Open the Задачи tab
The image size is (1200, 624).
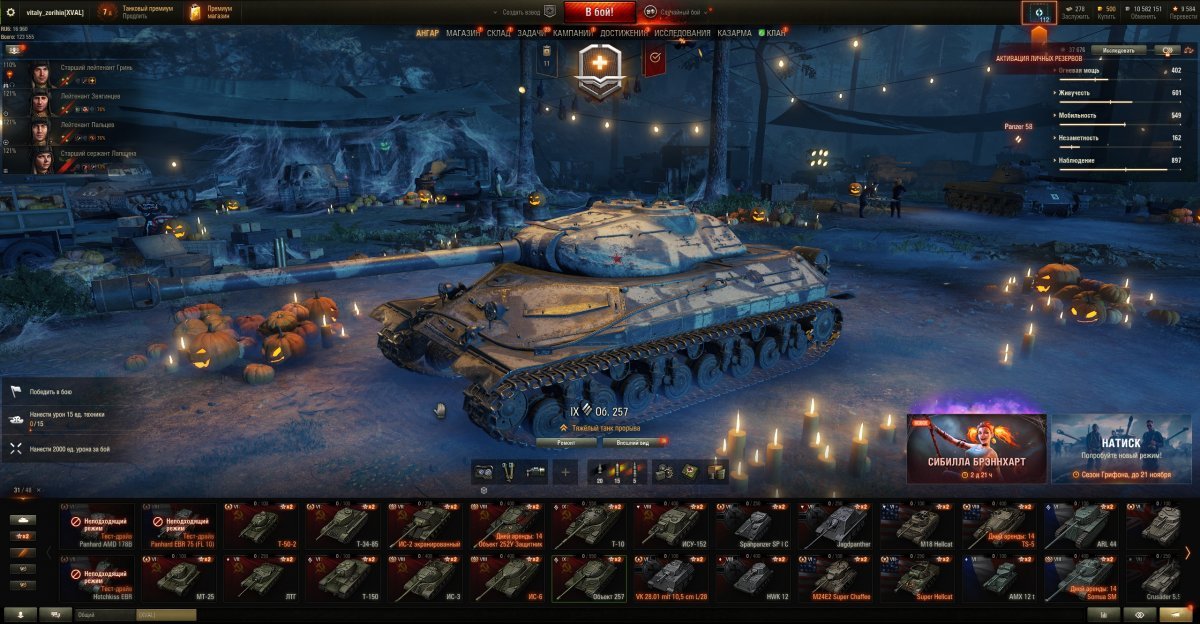pyautogui.click(x=532, y=33)
